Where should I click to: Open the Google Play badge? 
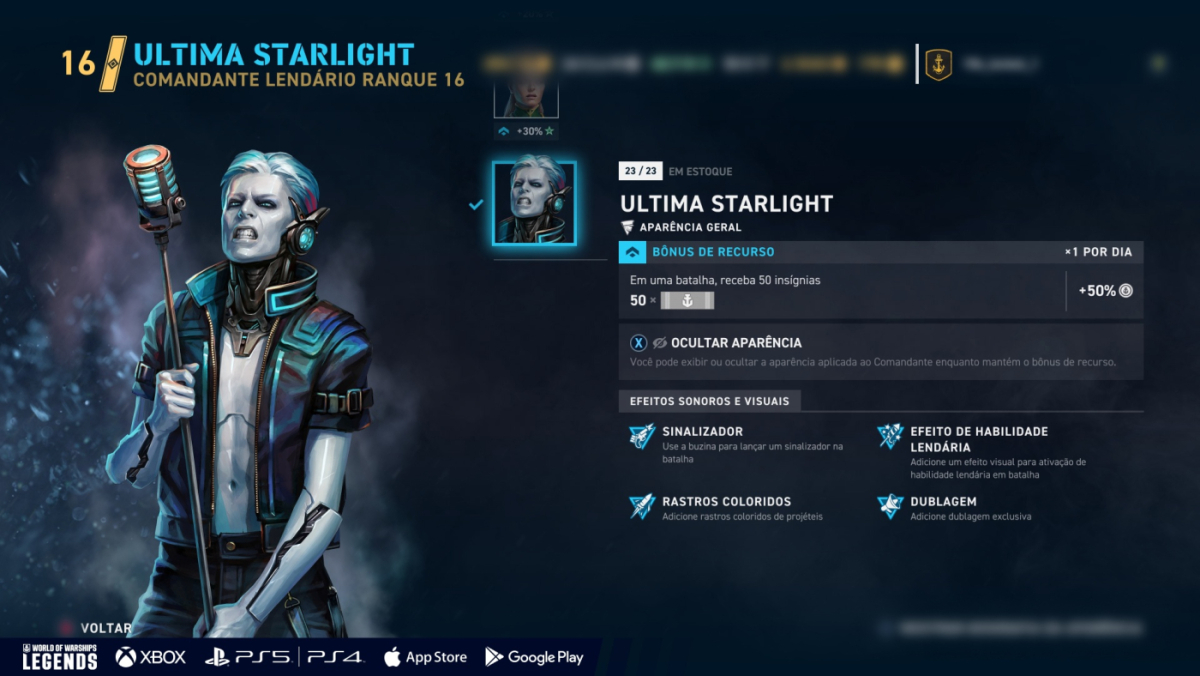[534, 657]
